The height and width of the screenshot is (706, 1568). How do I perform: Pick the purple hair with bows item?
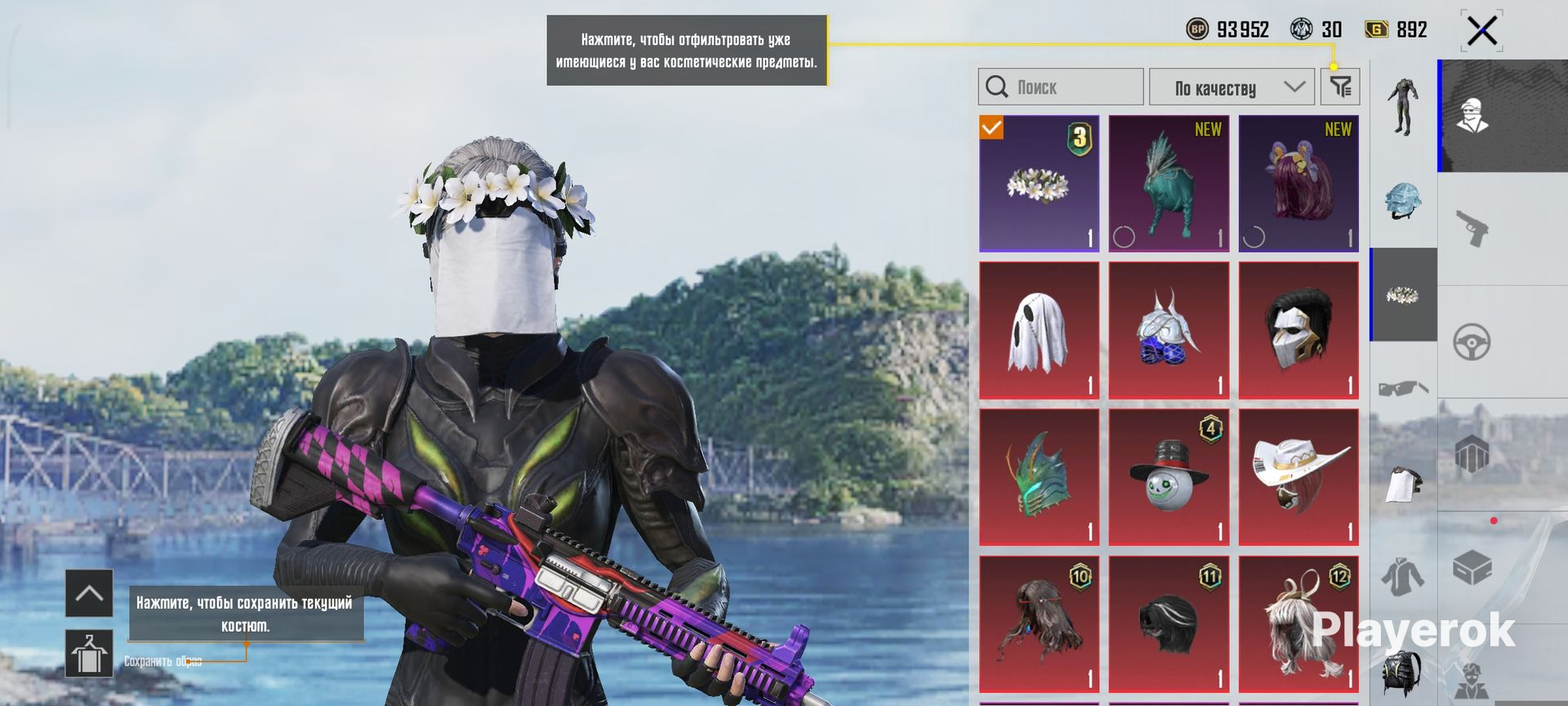1298,184
